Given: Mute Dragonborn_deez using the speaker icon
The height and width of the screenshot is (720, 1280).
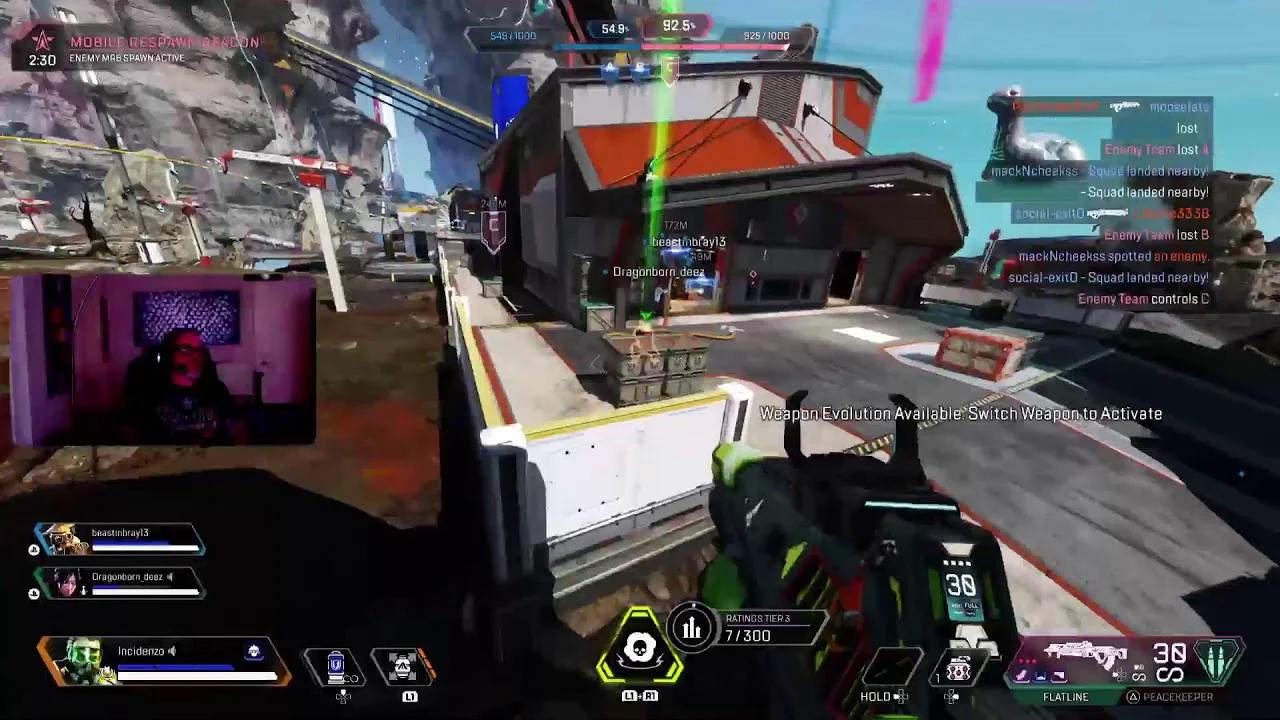Looking at the screenshot, I should click(170, 577).
